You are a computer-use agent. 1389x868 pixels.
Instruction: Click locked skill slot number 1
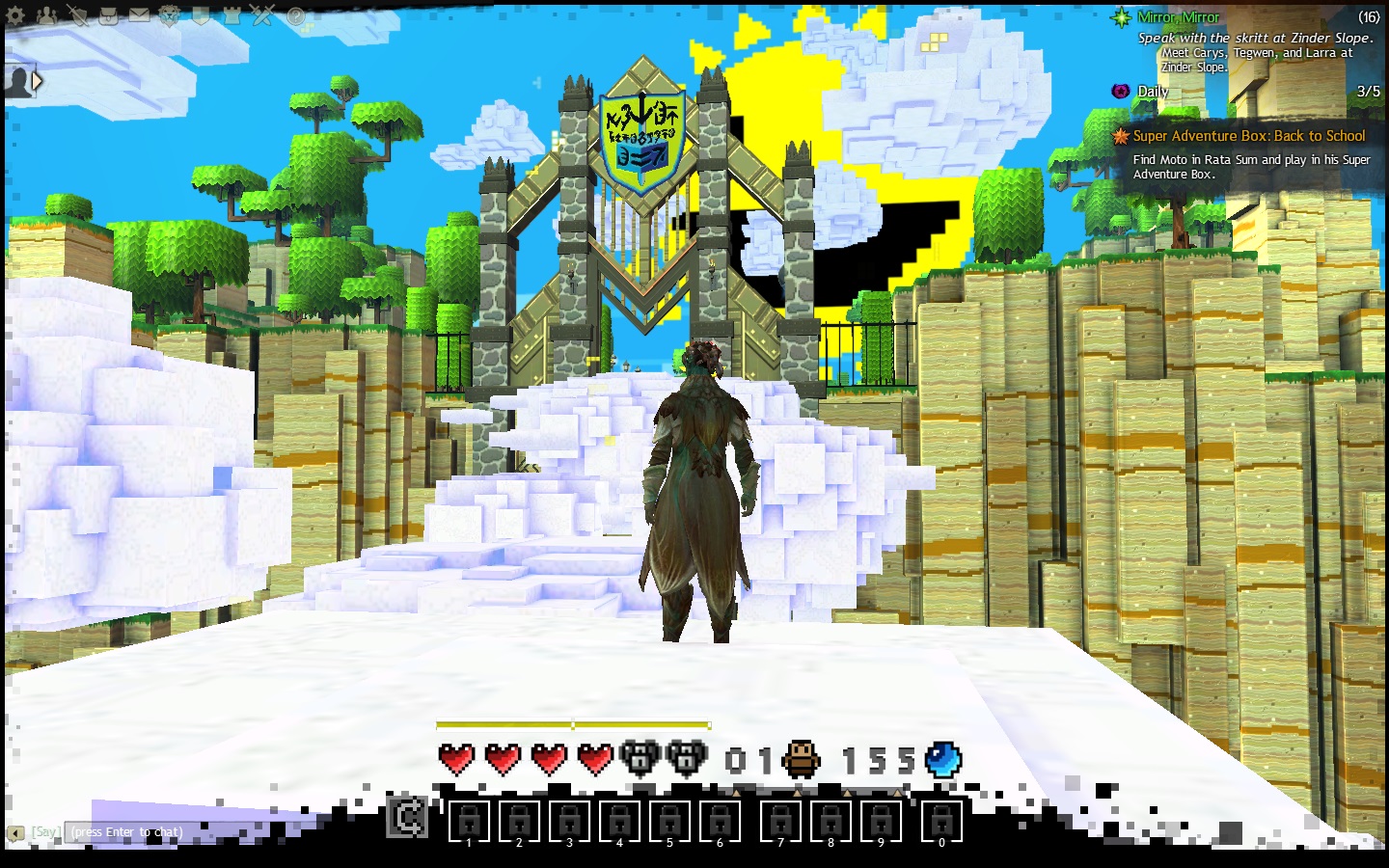(469, 821)
